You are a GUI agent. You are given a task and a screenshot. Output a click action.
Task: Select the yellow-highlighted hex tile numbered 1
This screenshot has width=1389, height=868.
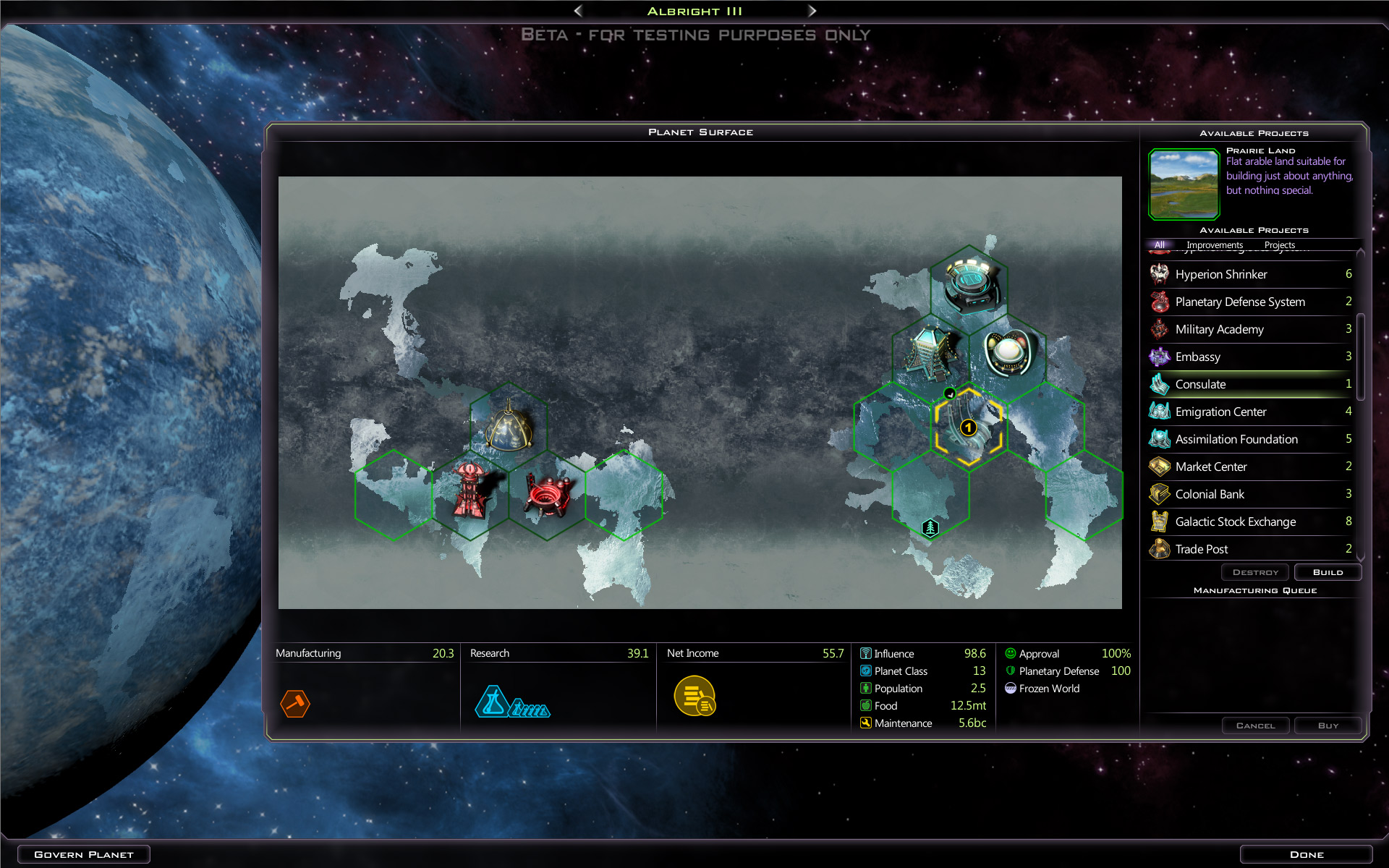point(968,428)
